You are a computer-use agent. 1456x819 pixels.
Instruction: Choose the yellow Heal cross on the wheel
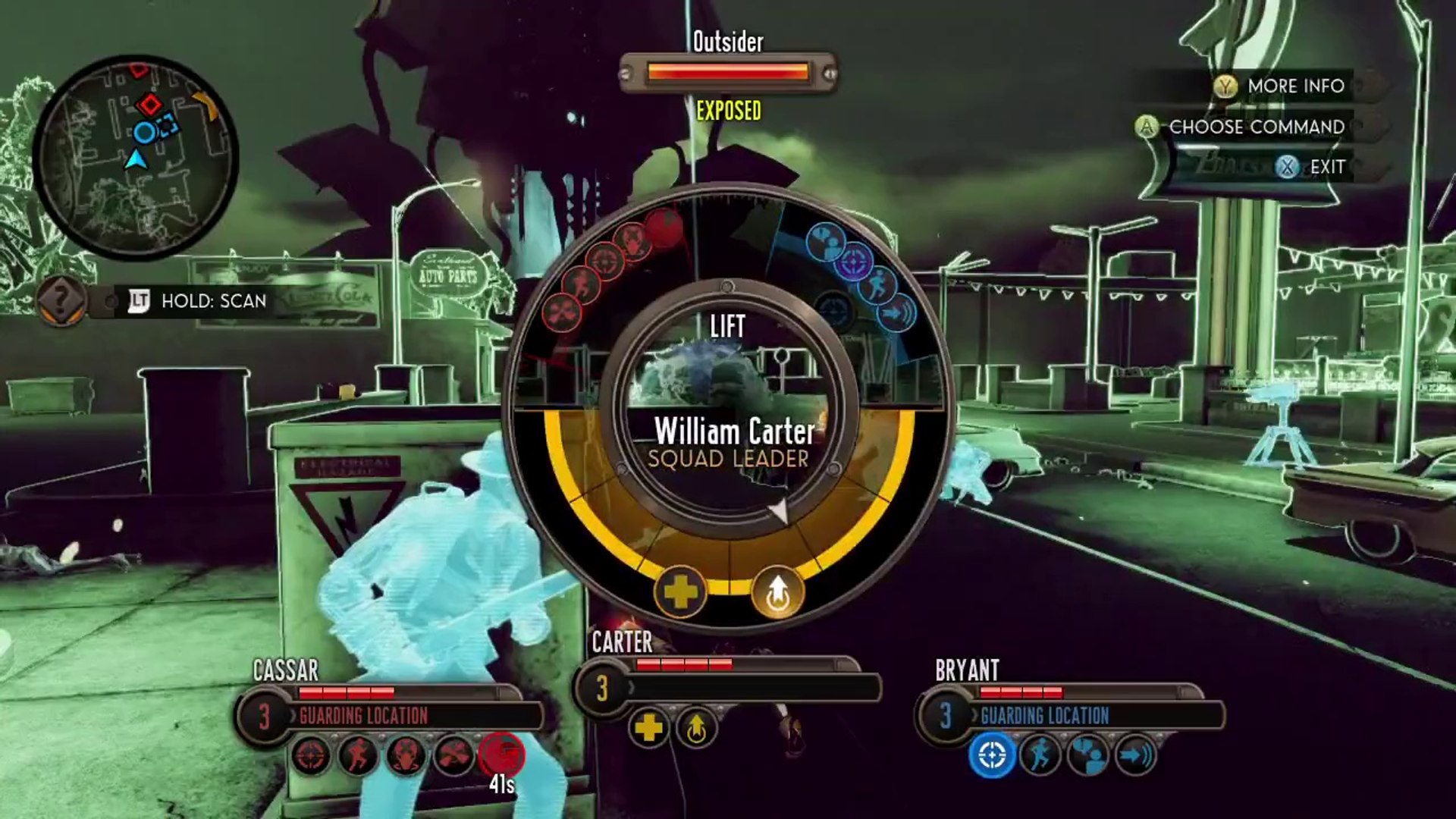coord(679,591)
